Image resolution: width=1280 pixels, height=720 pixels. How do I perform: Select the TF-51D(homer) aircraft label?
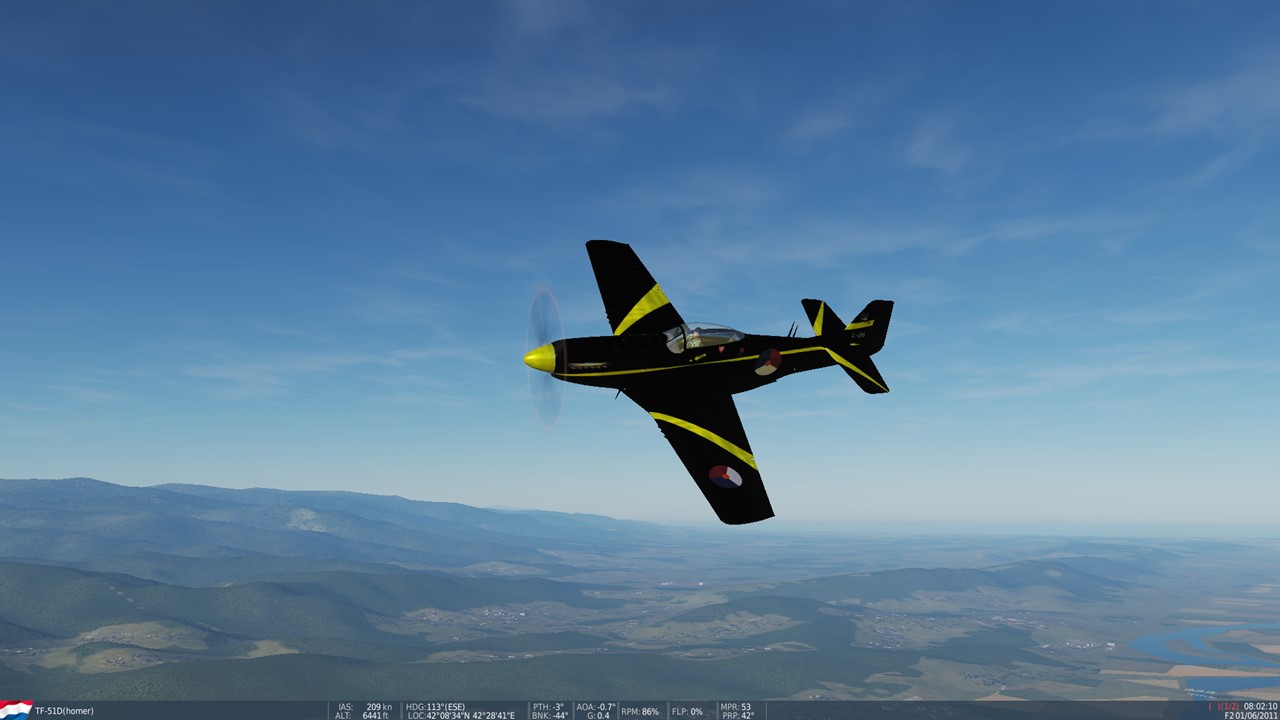62,711
